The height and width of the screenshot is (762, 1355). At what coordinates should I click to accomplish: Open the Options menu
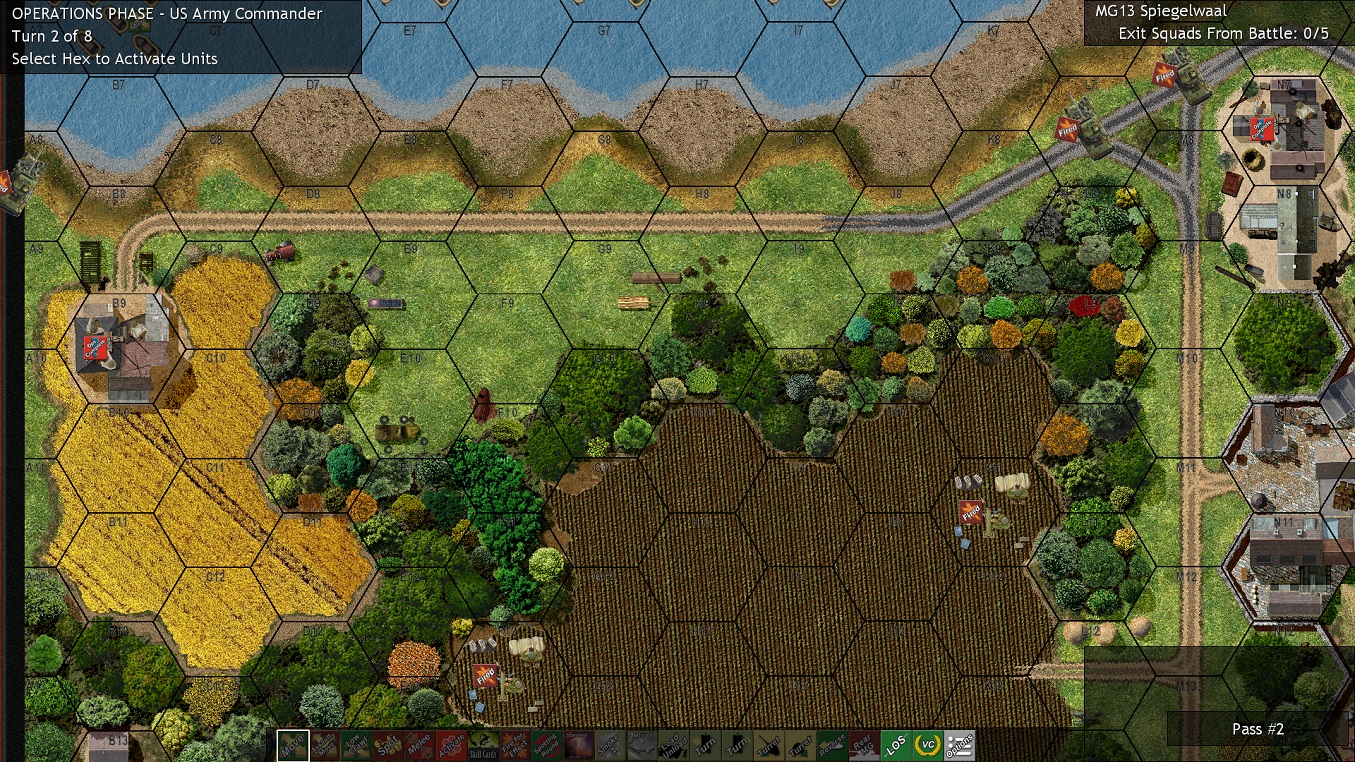(x=960, y=746)
